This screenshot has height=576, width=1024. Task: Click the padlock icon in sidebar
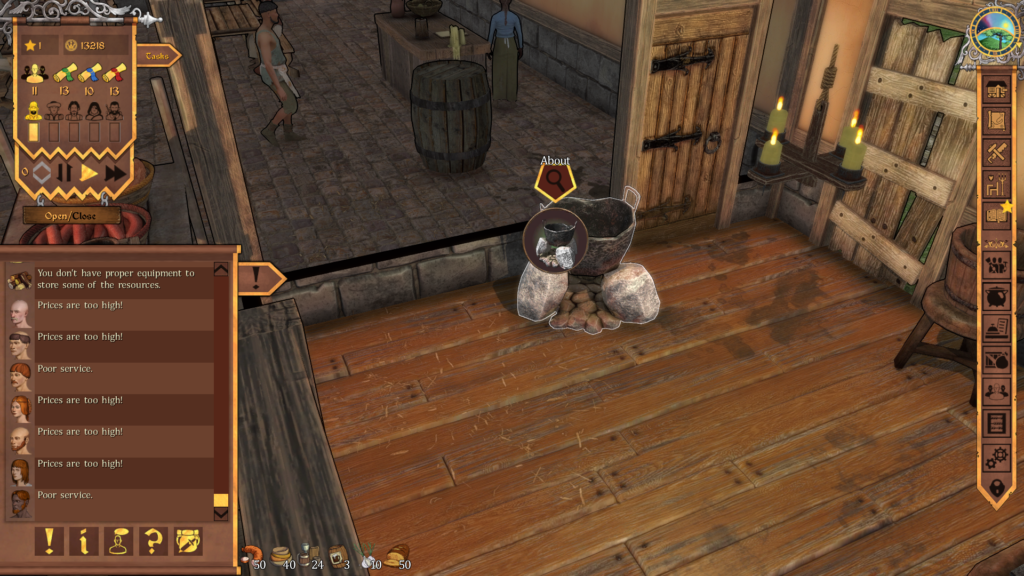point(997,489)
